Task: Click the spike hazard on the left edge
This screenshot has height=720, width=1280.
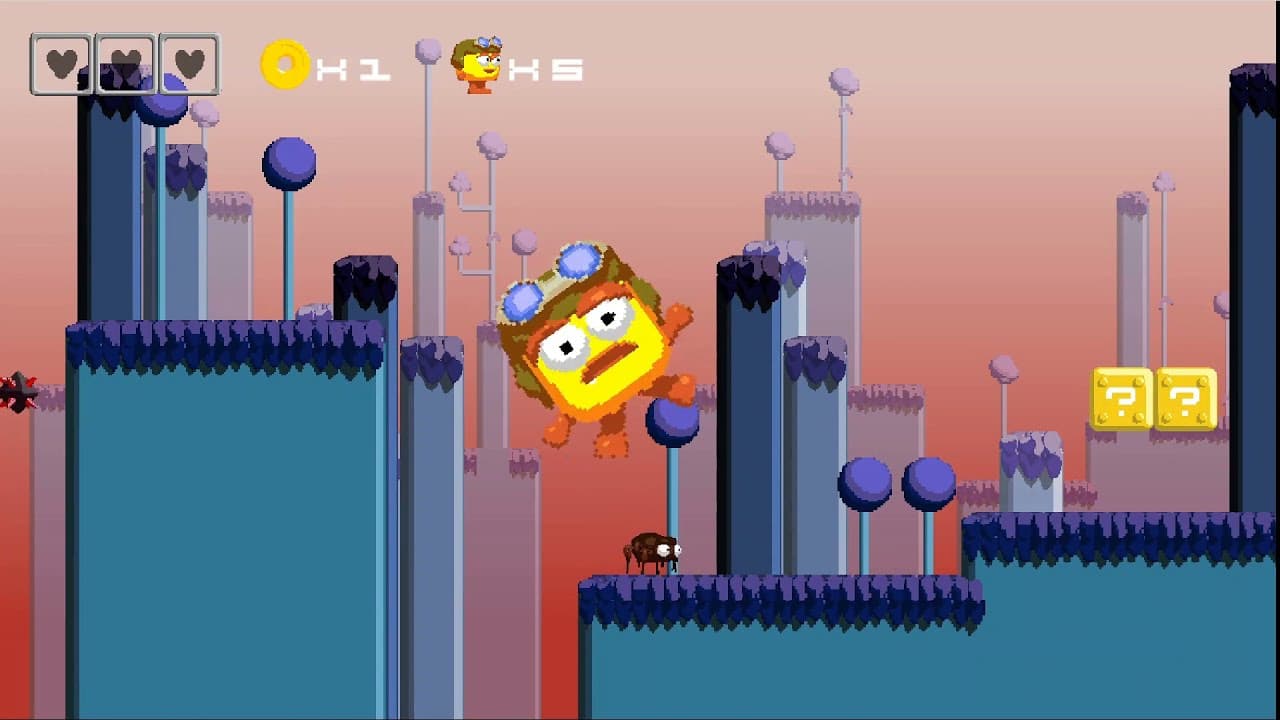Action: click(x=18, y=392)
